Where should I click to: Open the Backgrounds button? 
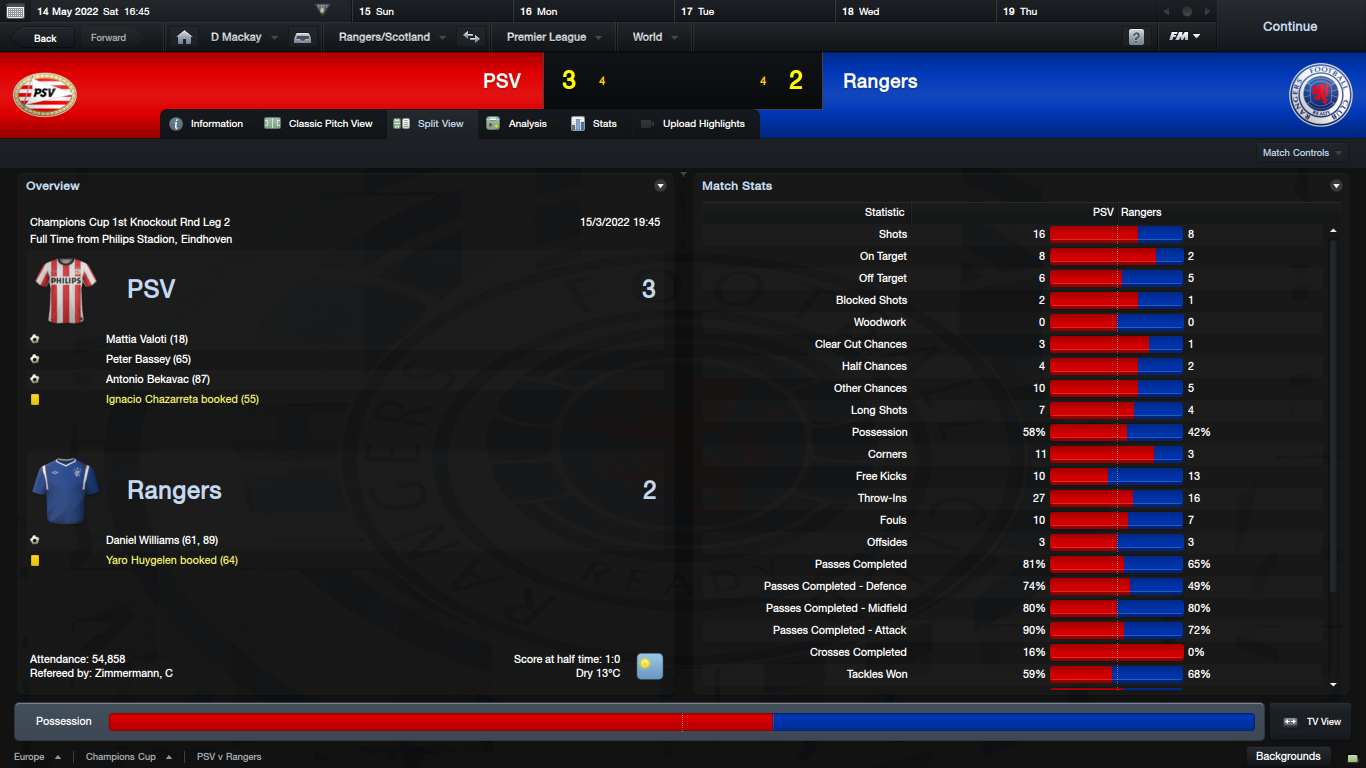coord(1288,756)
